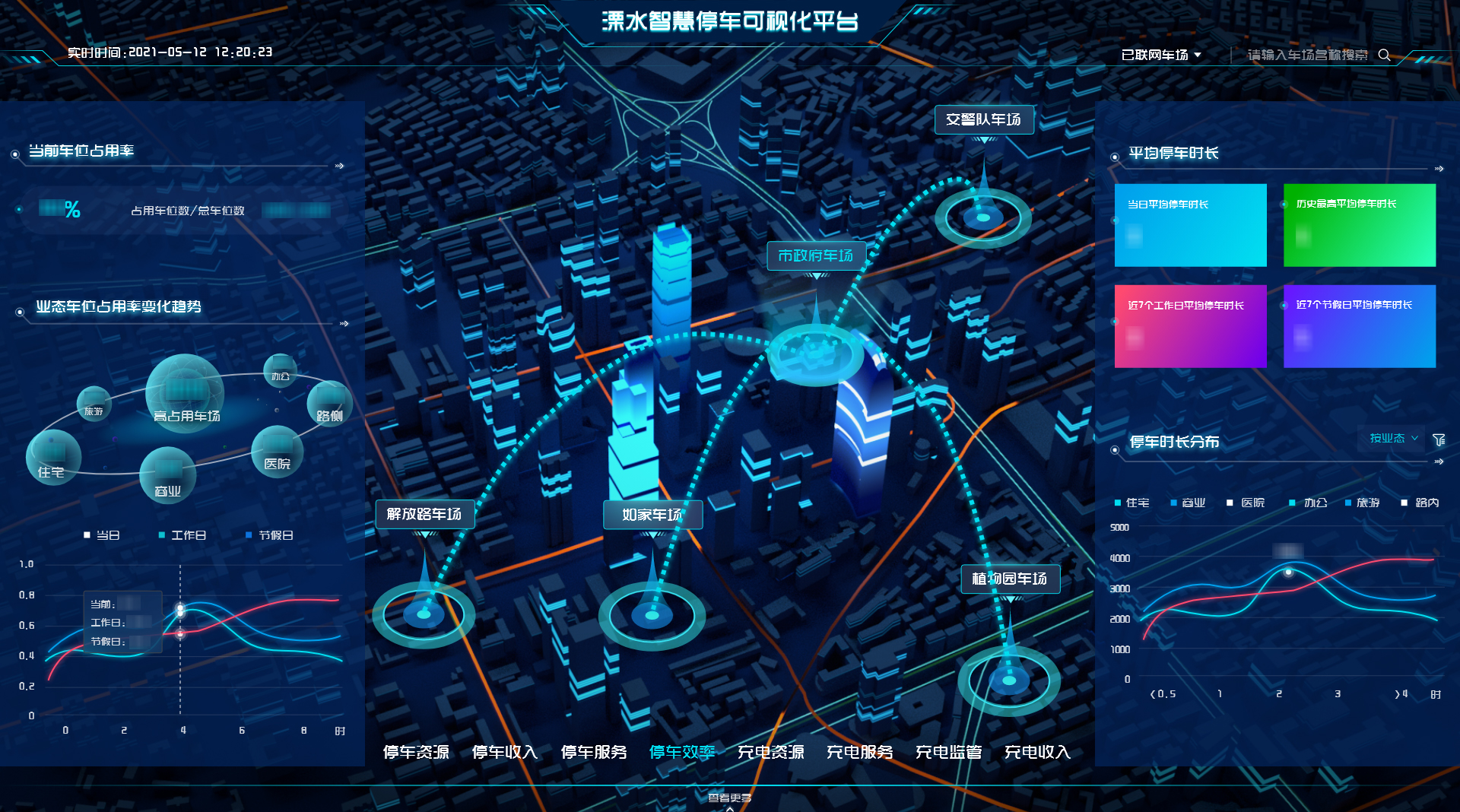The height and width of the screenshot is (812, 1460).
Task: Toggle the 商业 legend in 停车时长分布
Action: [1187, 503]
